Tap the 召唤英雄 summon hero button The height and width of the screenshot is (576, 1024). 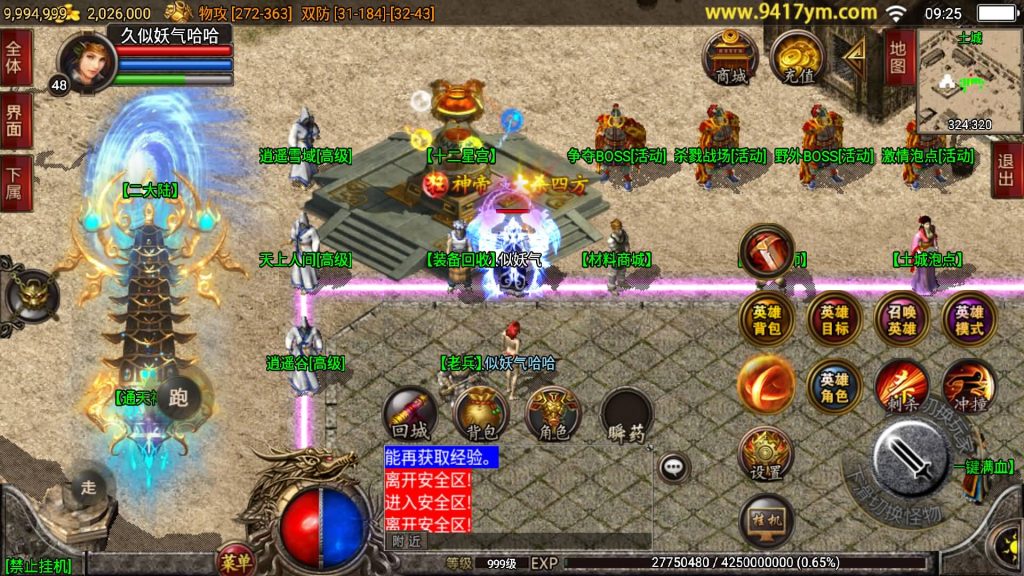[x=902, y=319]
